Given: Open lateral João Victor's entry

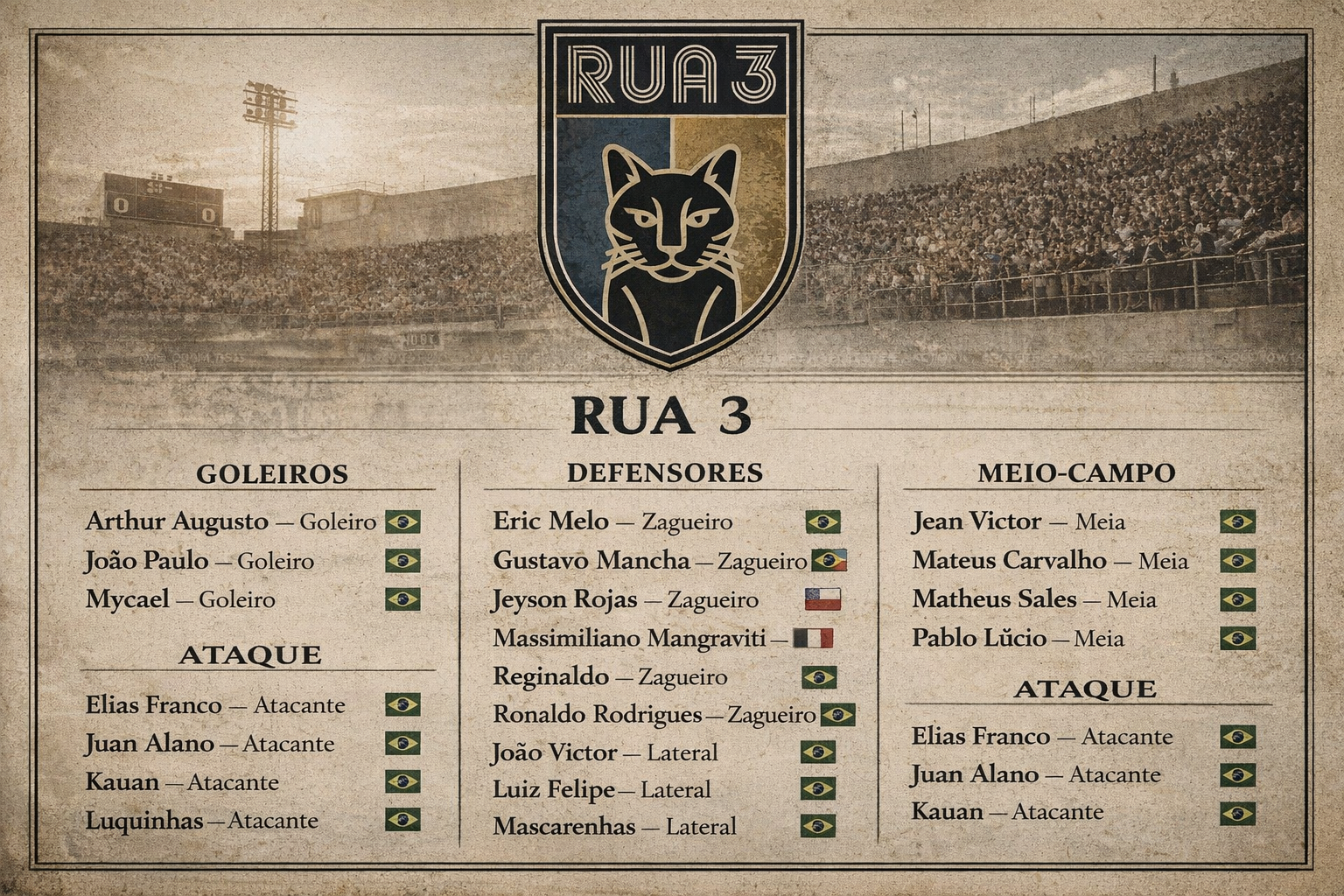Looking at the screenshot, I should (605, 752).
